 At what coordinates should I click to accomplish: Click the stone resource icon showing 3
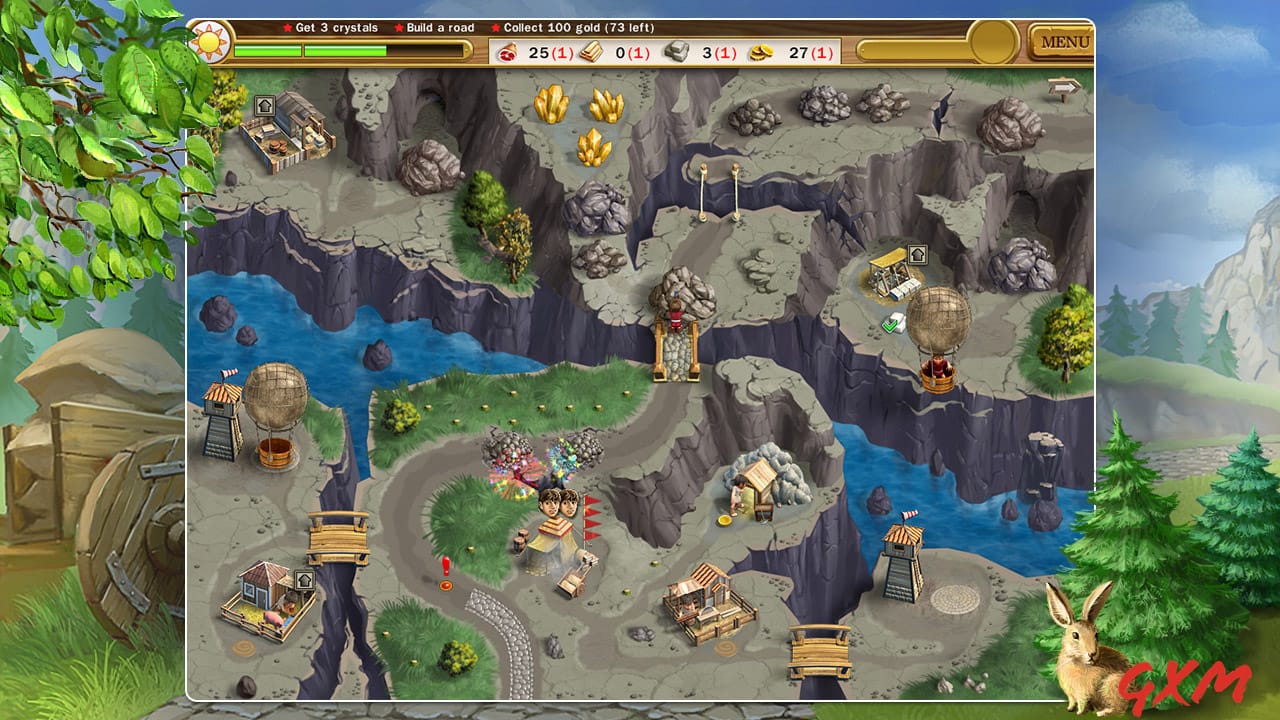(676, 52)
